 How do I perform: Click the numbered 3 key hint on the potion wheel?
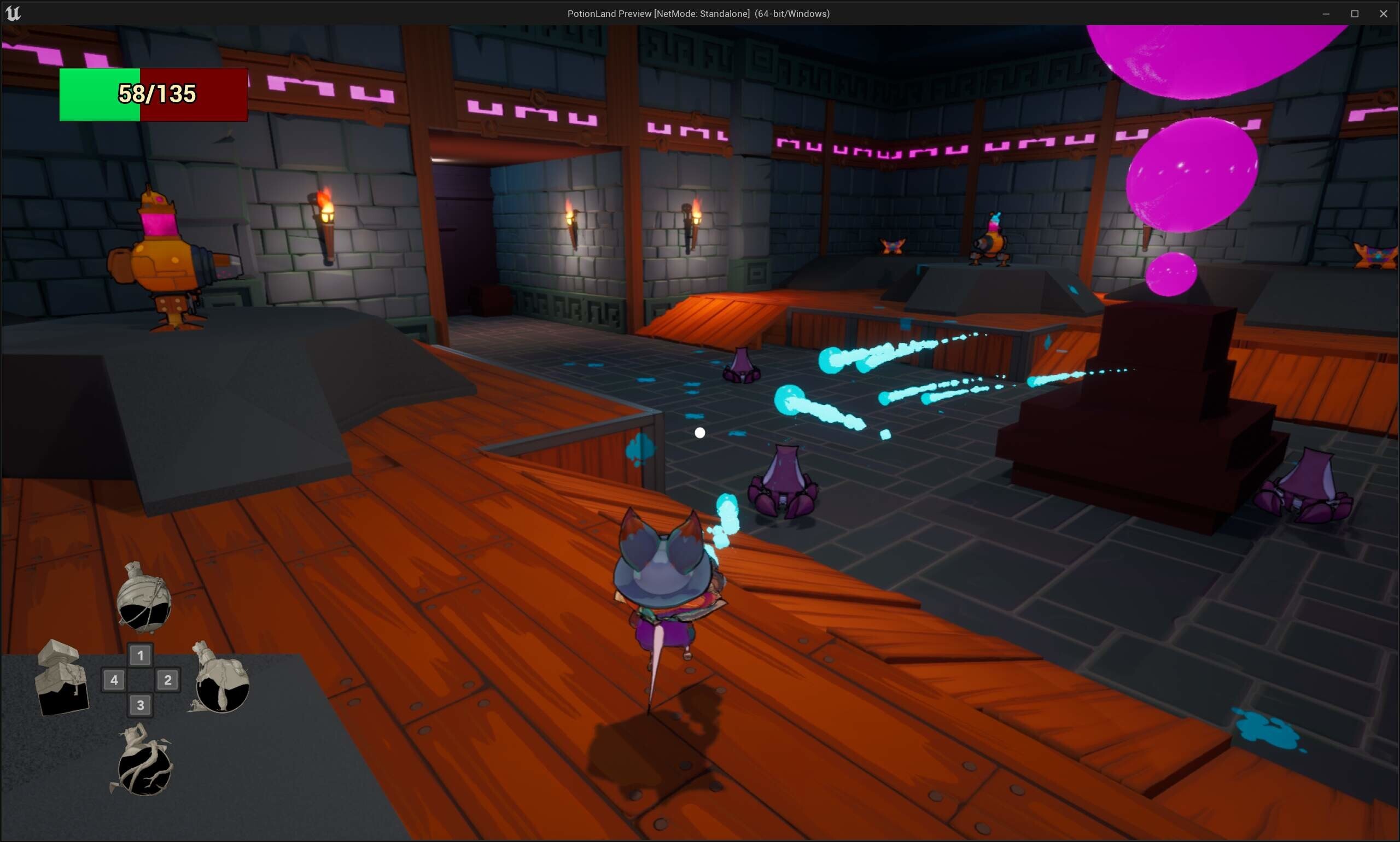click(141, 705)
